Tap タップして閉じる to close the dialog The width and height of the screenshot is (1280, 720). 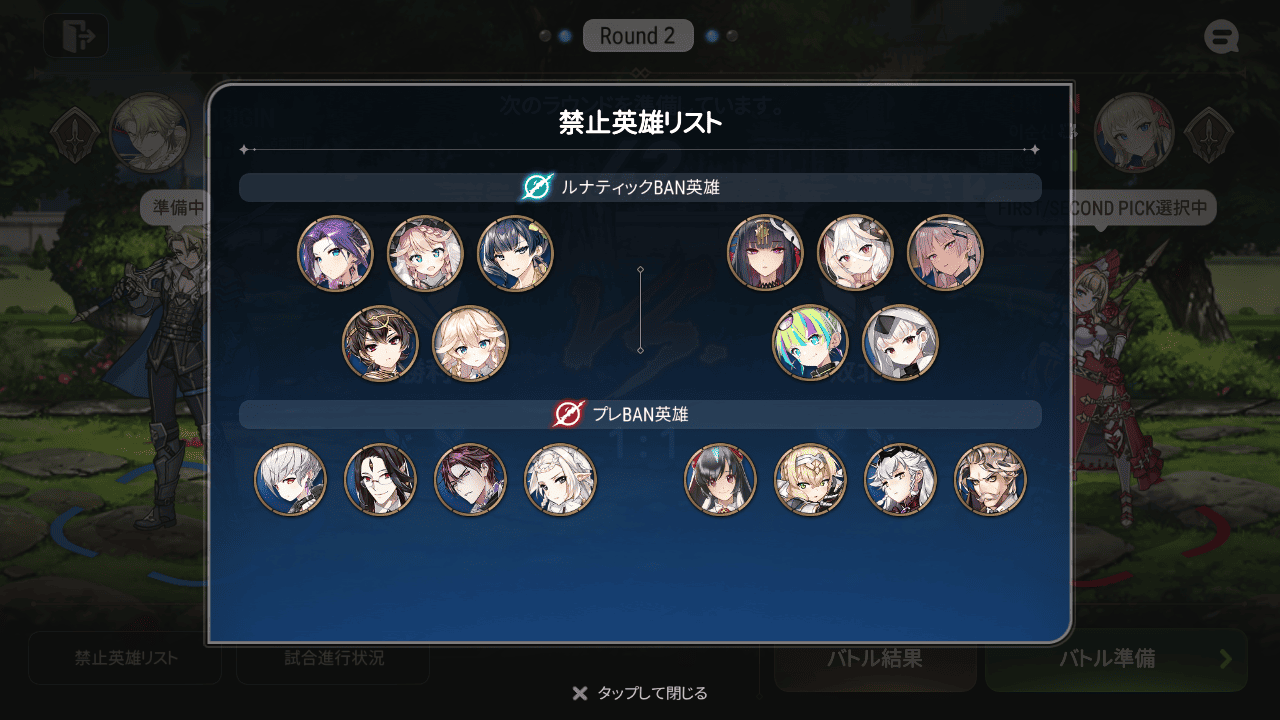[640, 691]
